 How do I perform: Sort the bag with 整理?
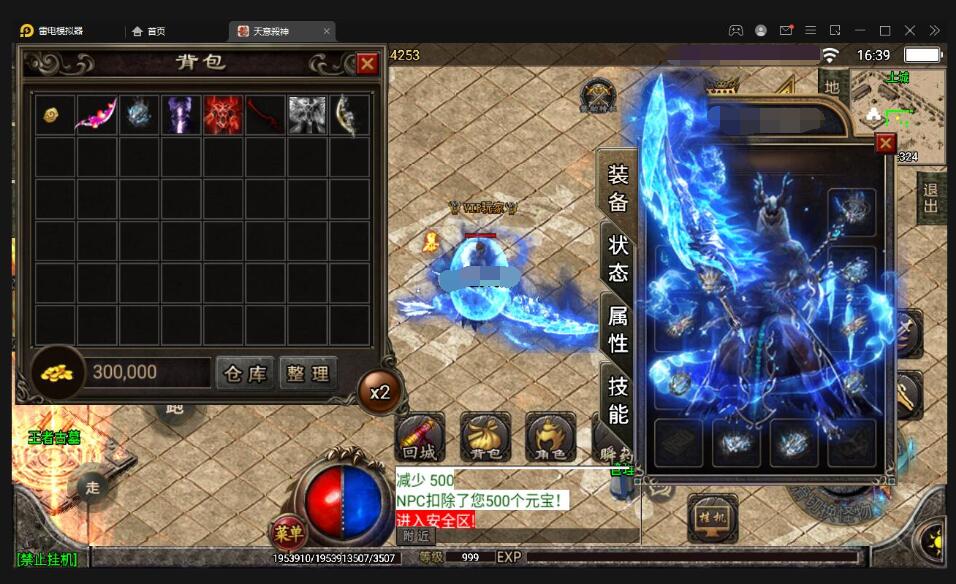(x=308, y=373)
